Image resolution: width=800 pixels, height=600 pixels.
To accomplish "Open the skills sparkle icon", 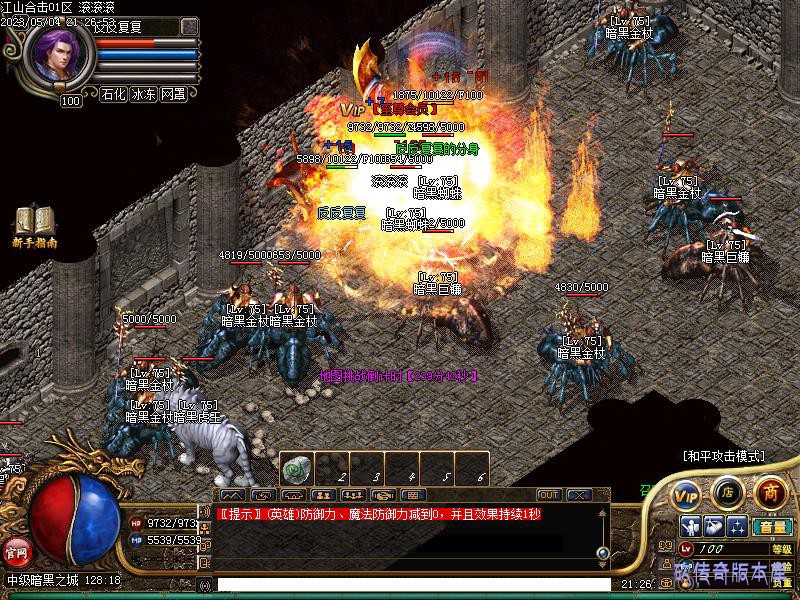I will click(x=737, y=527).
